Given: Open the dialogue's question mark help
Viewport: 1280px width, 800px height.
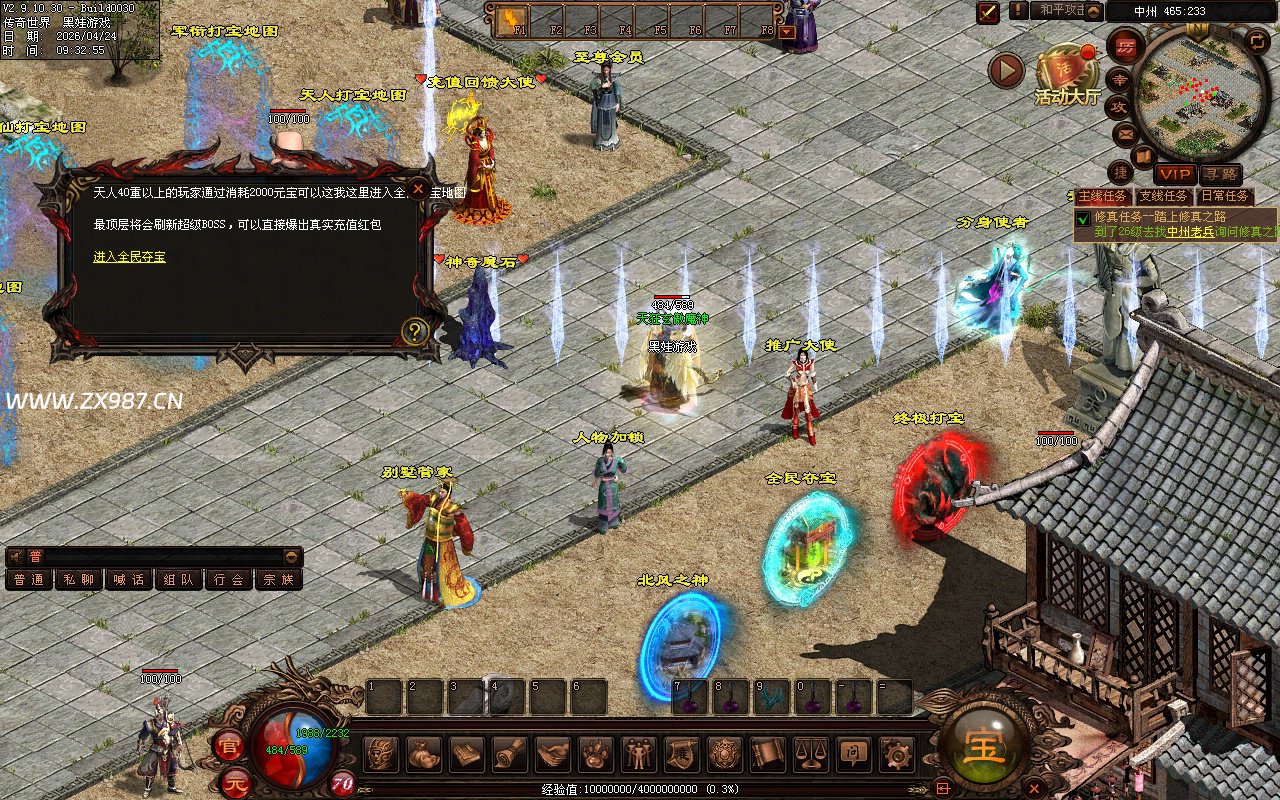Looking at the screenshot, I should click(x=415, y=331).
